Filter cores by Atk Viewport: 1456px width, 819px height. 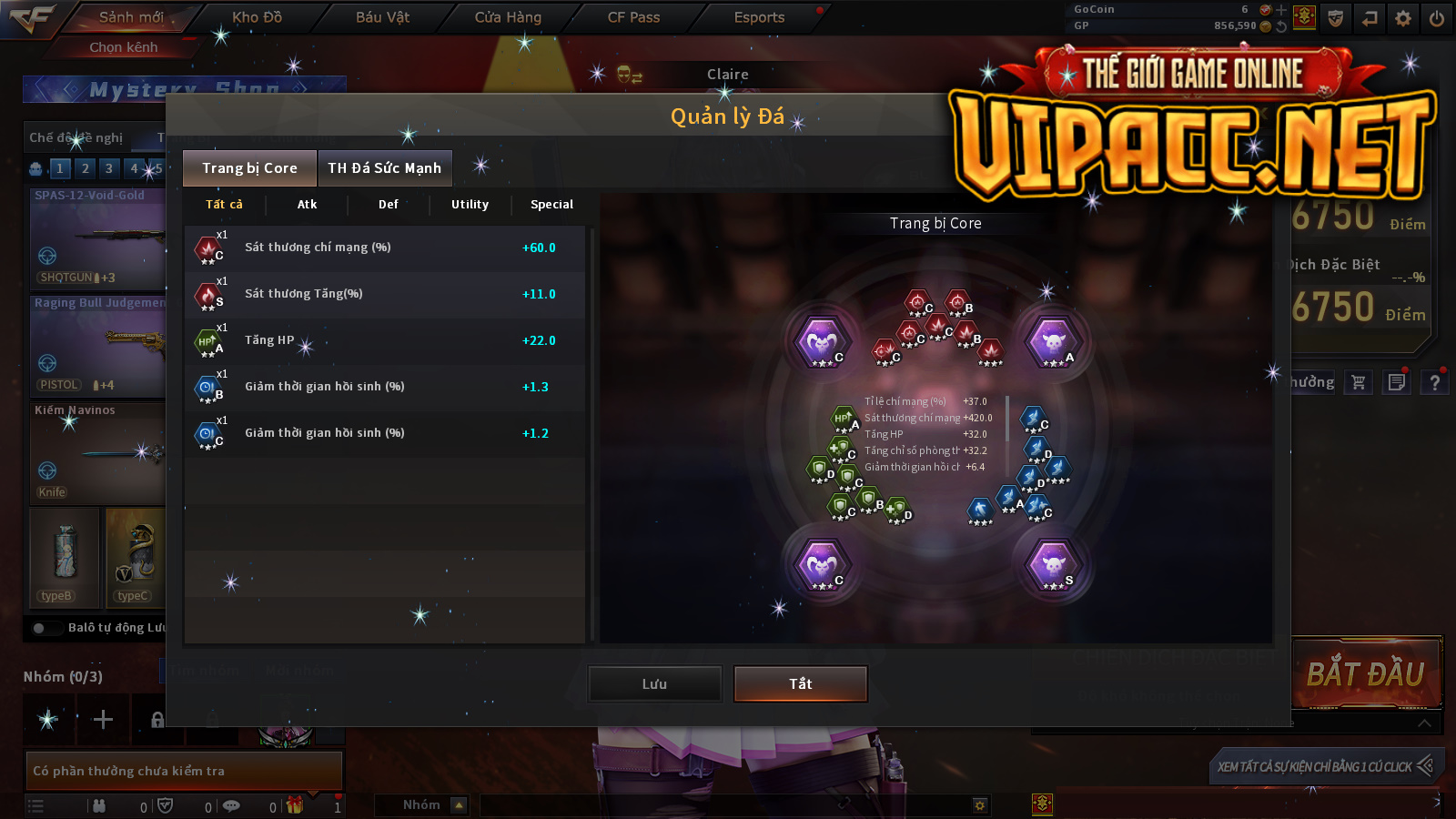point(307,205)
